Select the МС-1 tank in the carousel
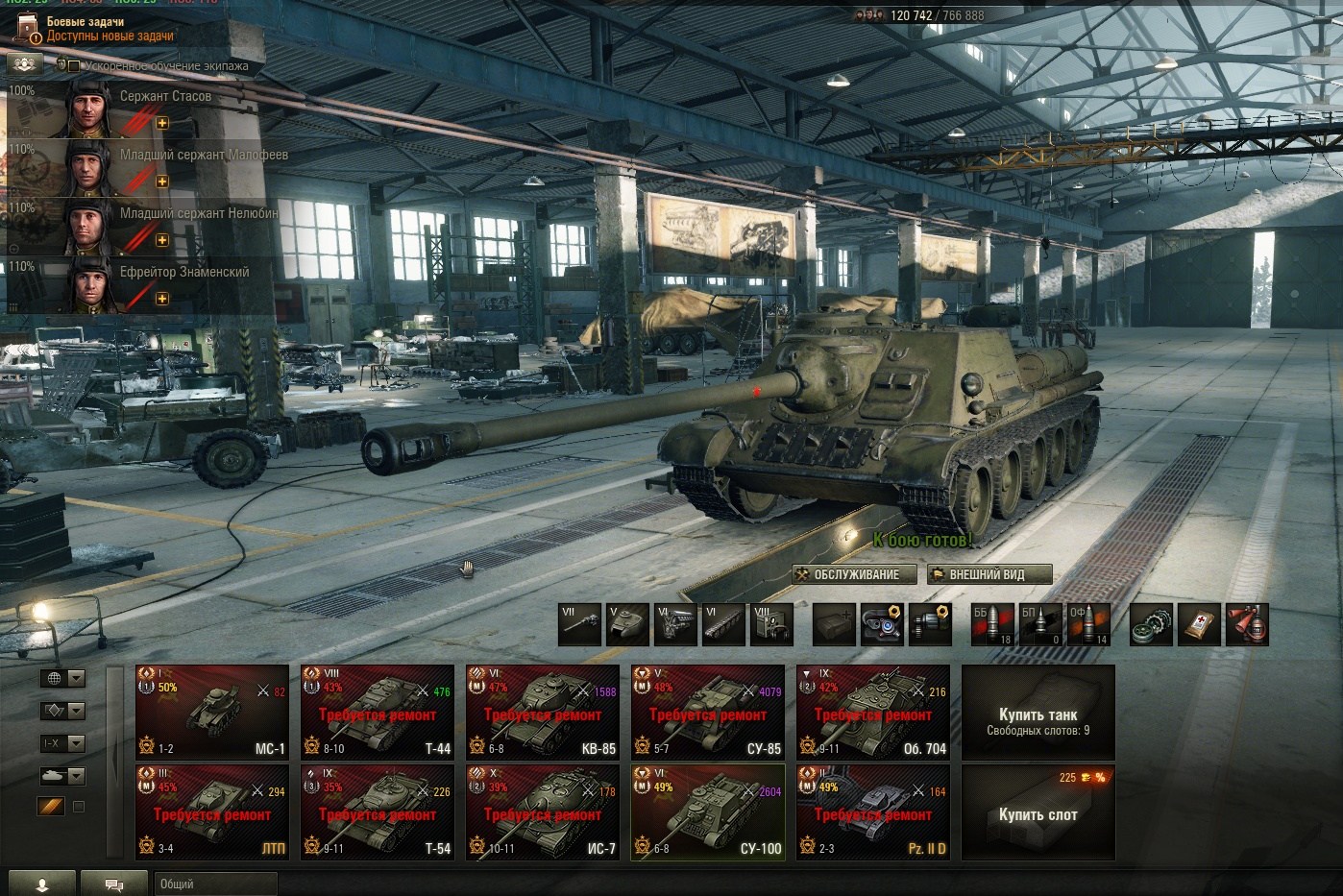The height and width of the screenshot is (896, 1343). pos(212,713)
